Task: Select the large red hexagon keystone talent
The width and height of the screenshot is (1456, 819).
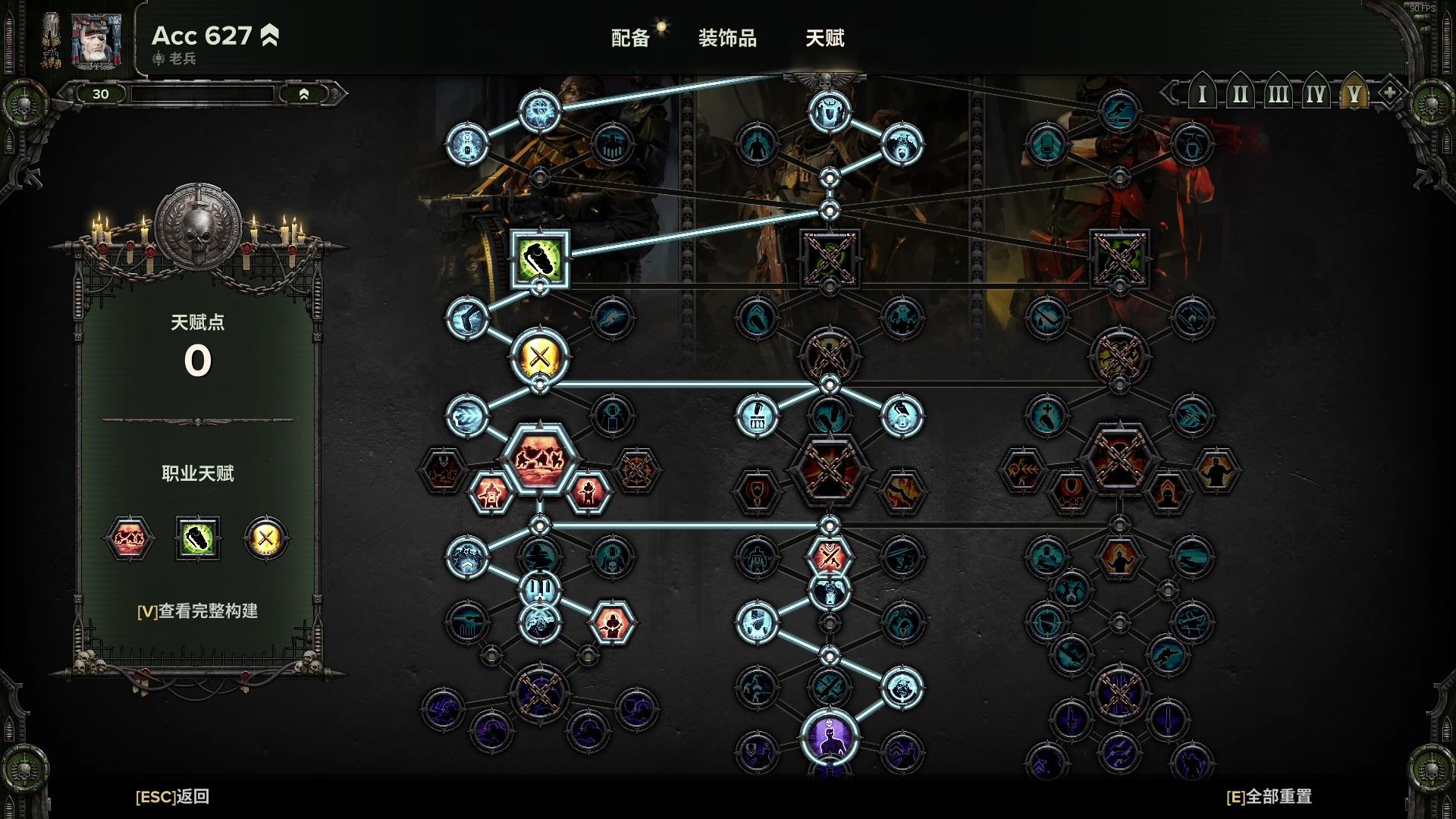Action: coord(540,459)
